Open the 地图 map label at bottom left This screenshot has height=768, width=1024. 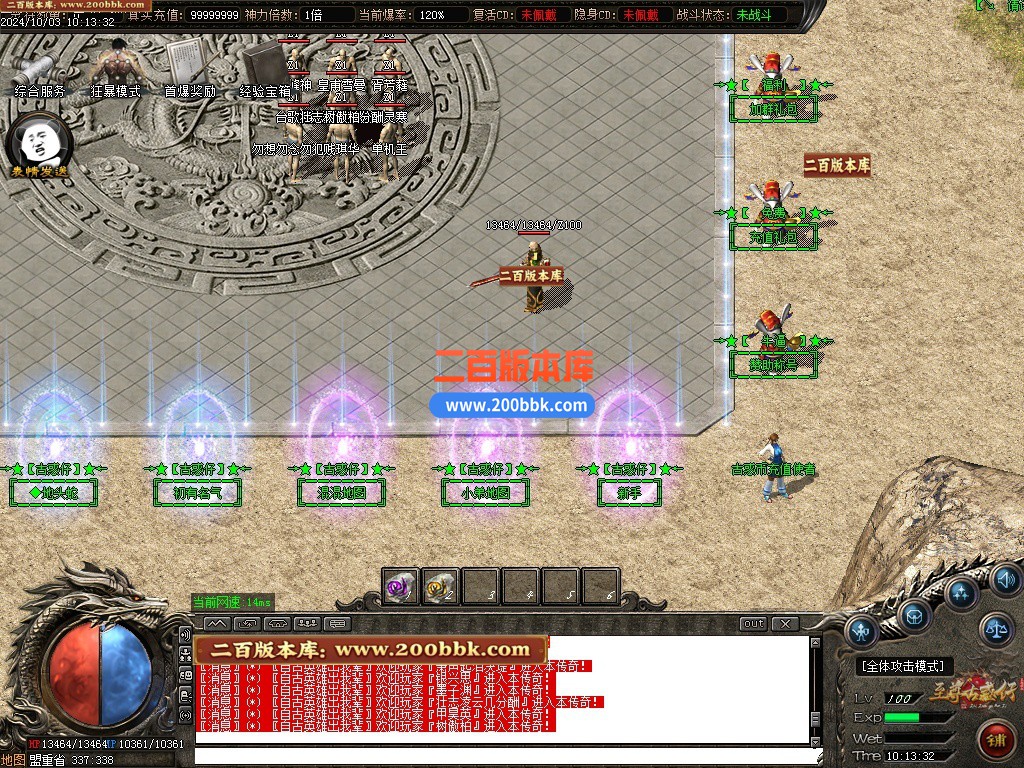(x=13, y=760)
